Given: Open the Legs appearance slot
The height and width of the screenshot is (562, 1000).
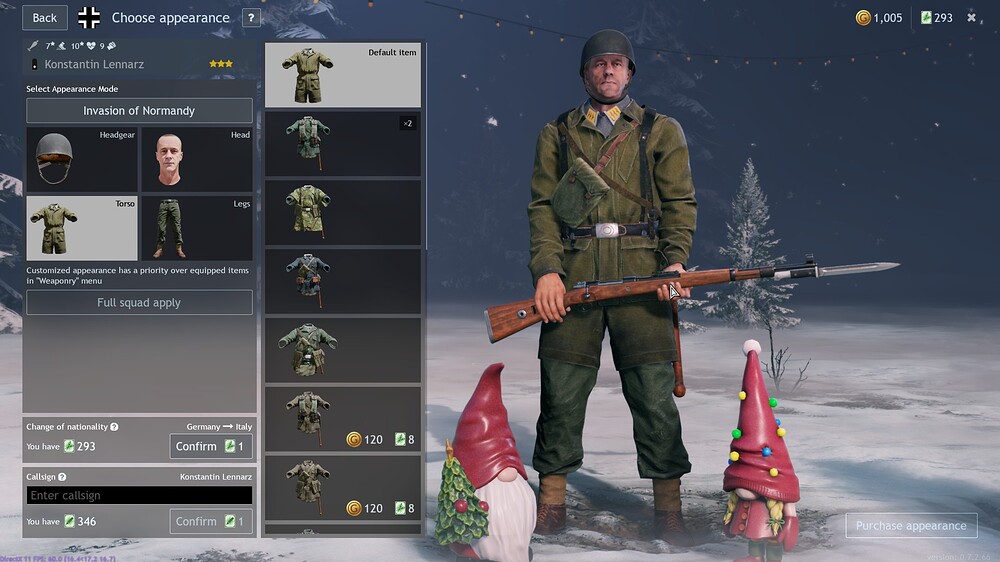Looking at the screenshot, I should click(196, 228).
